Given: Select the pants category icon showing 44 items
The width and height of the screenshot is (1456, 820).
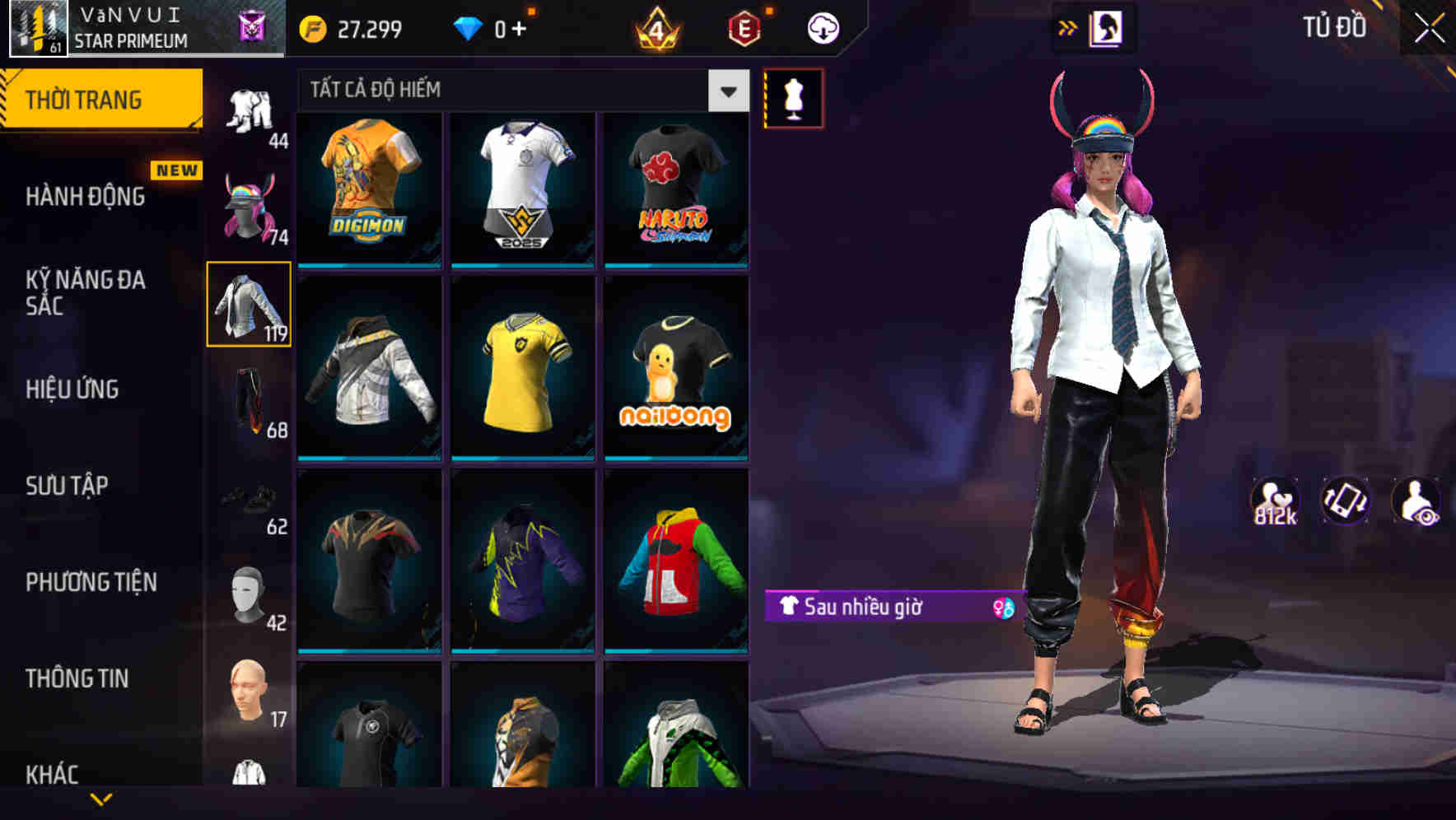Looking at the screenshot, I should pos(249,111).
